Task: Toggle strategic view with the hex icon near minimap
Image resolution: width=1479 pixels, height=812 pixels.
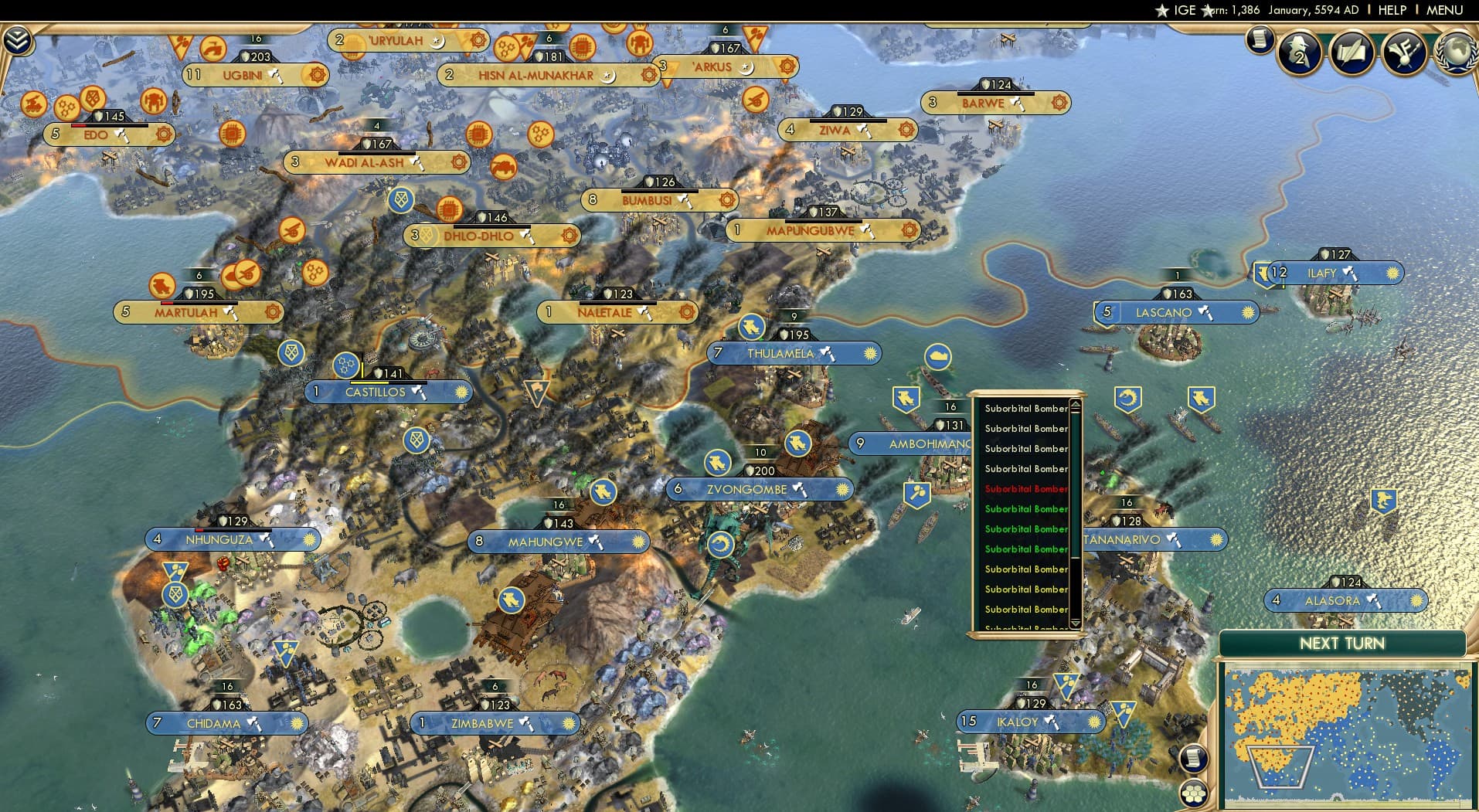Action: tap(1194, 793)
